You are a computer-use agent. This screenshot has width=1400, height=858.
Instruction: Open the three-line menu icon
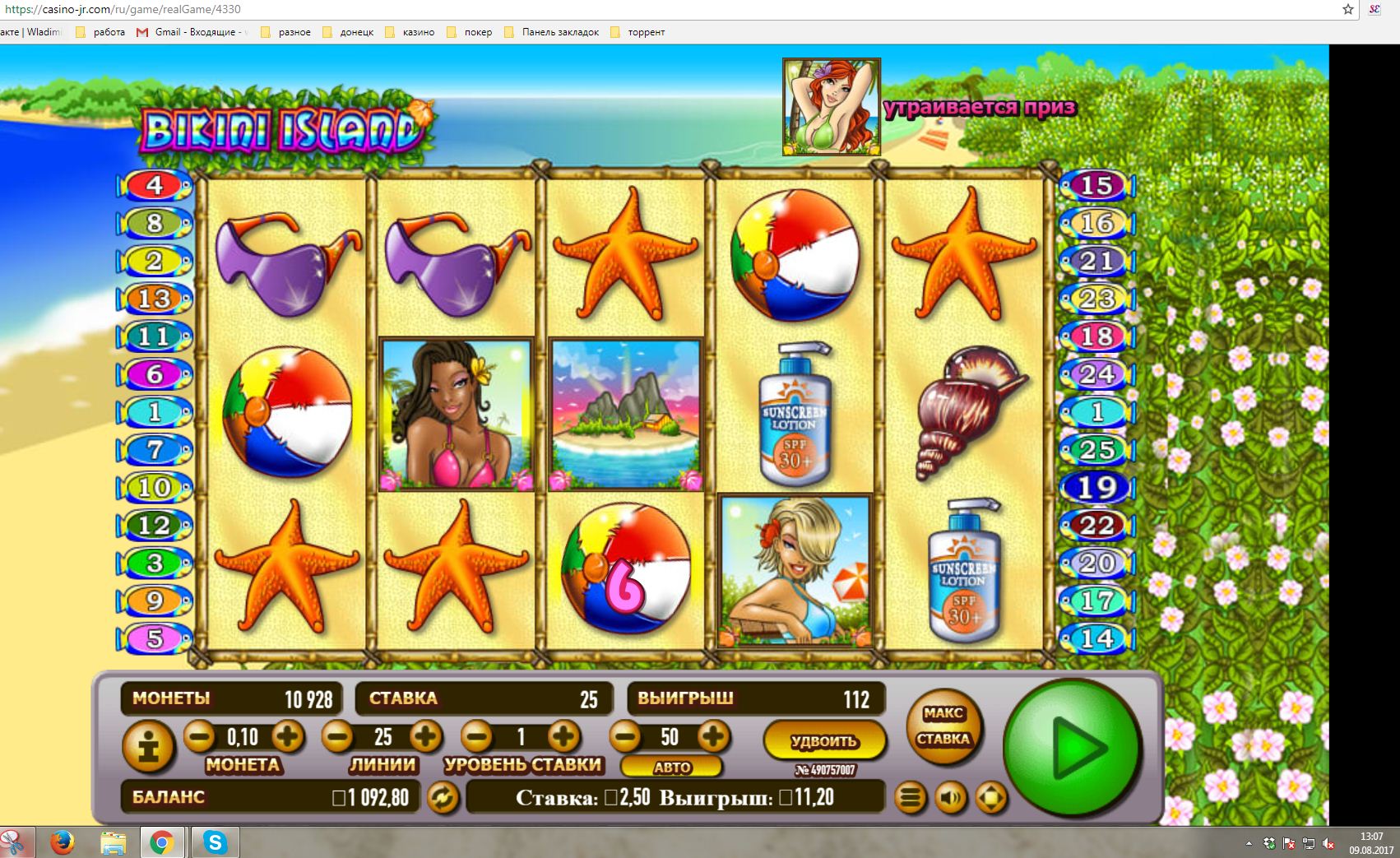click(x=911, y=797)
